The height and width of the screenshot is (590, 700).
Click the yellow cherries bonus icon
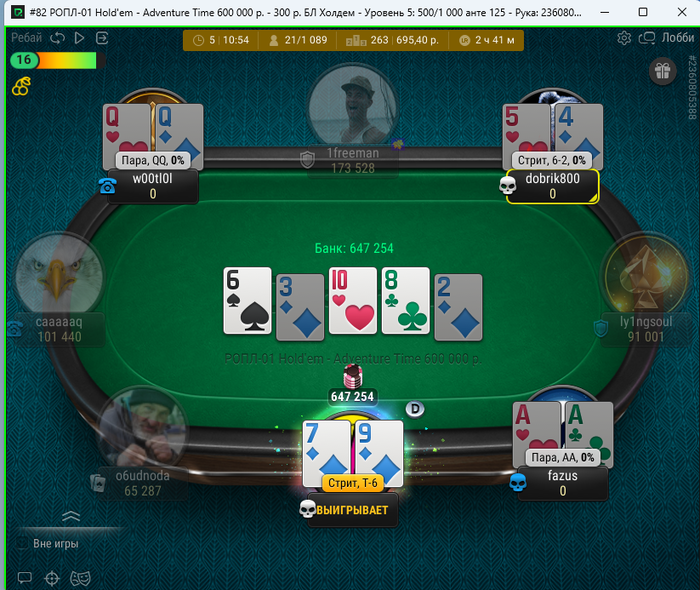coord(21,87)
